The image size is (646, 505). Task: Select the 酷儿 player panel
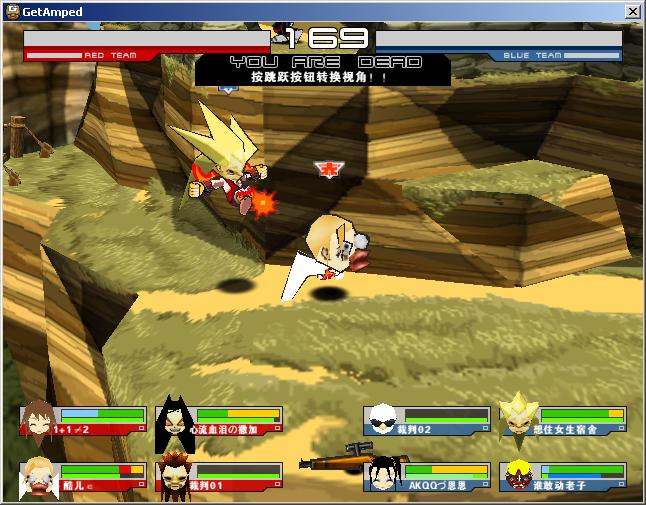pos(83,477)
